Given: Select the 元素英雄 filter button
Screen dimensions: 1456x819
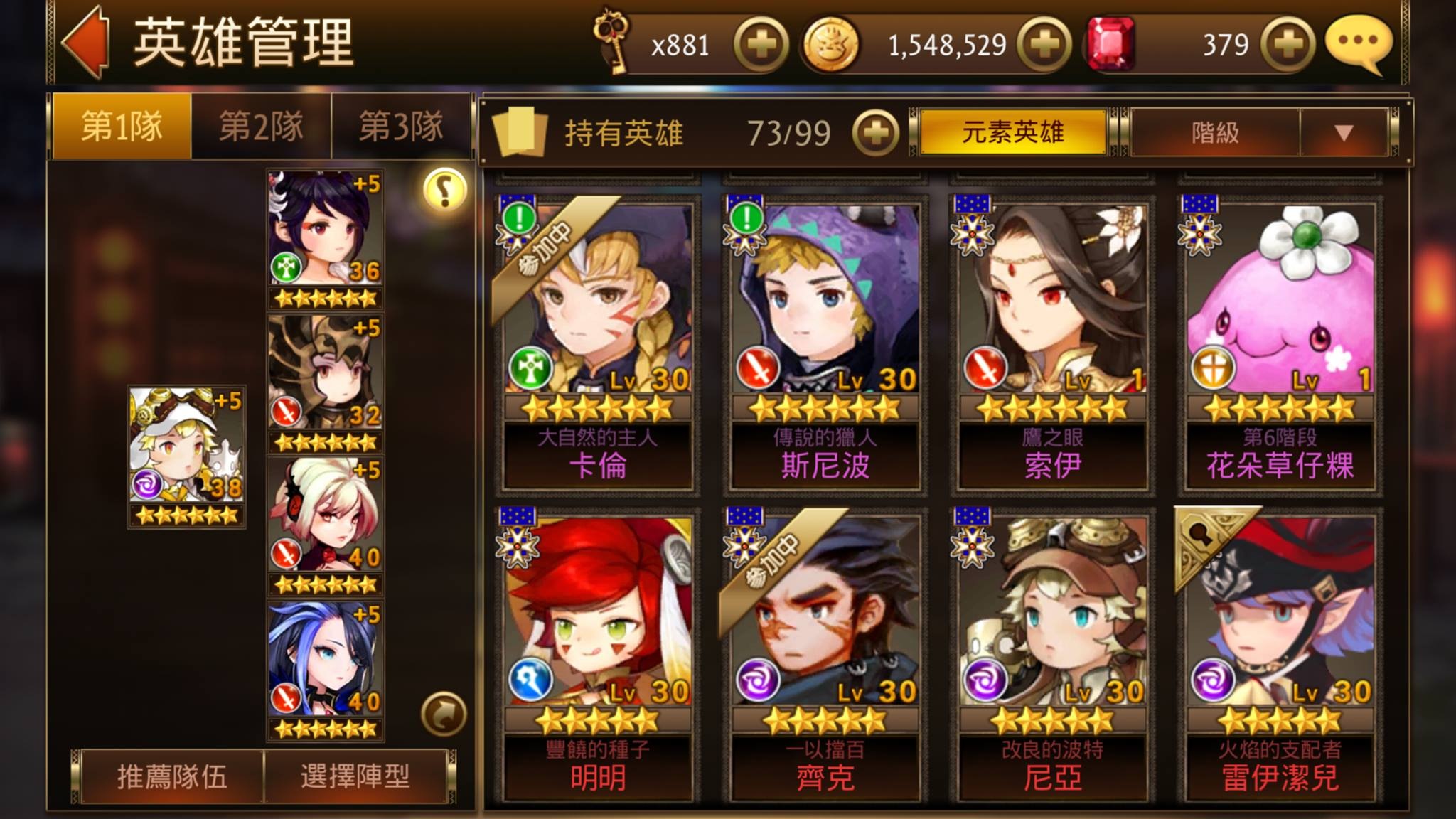Looking at the screenshot, I should click(x=1012, y=132).
